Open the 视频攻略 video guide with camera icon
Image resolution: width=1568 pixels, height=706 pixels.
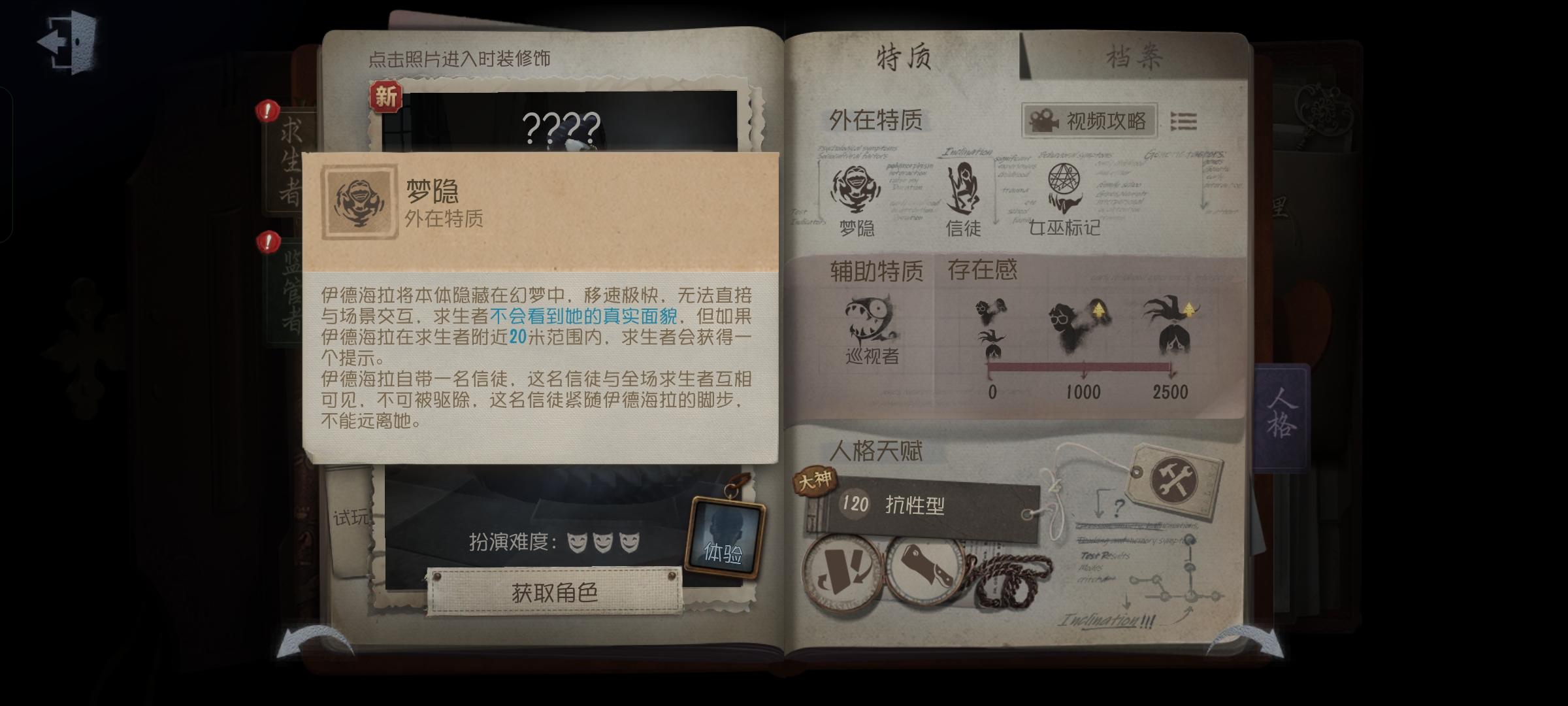(1088, 119)
